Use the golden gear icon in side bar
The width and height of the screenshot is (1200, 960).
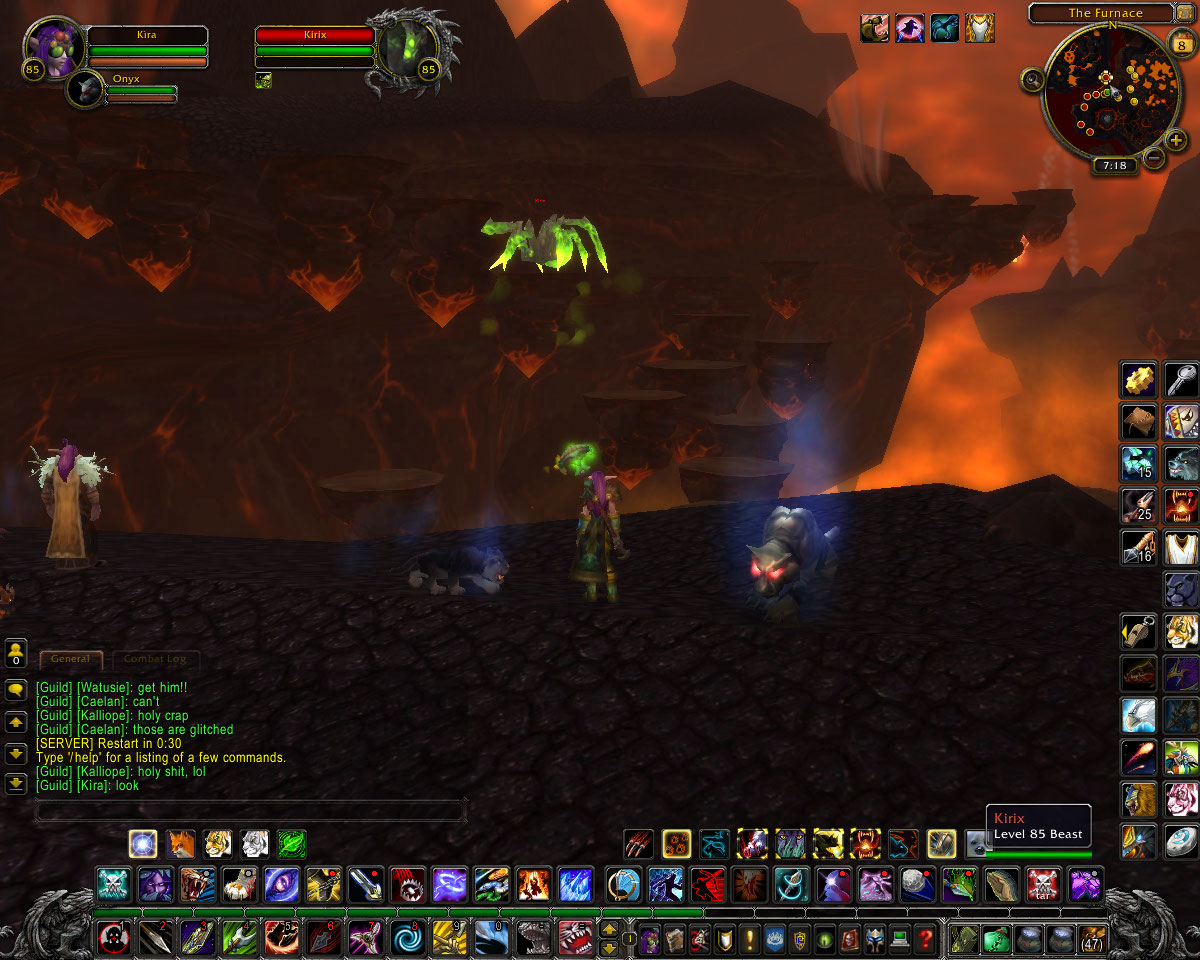tap(1138, 380)
